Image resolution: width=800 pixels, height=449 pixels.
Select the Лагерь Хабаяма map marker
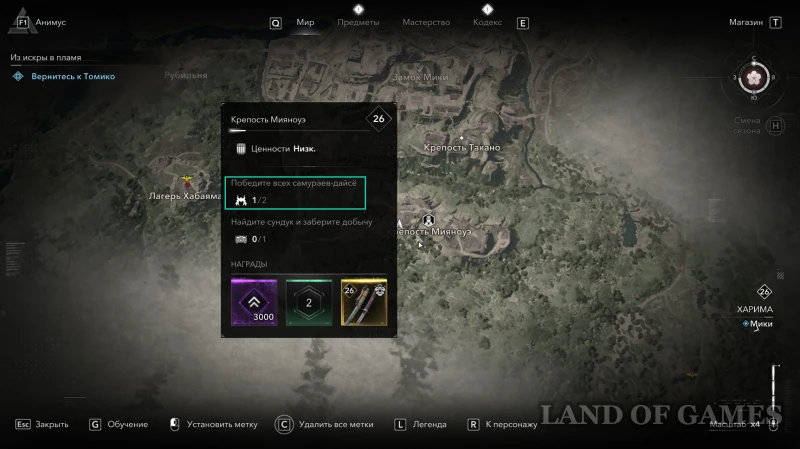pyautogui.click(x=187, y=182)
